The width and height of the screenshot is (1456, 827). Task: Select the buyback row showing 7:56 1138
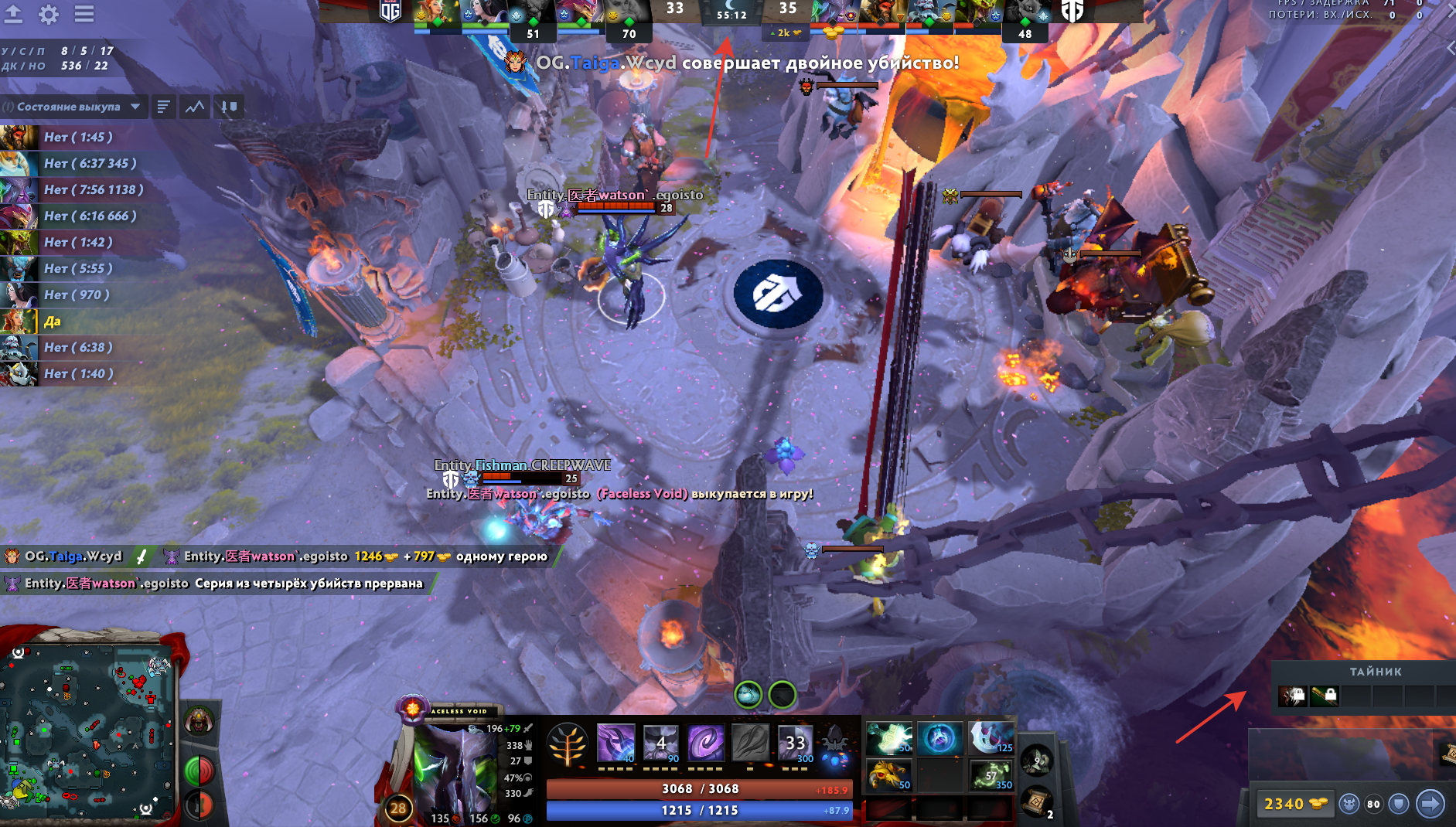pyautogui.click(x=93, y=189)
